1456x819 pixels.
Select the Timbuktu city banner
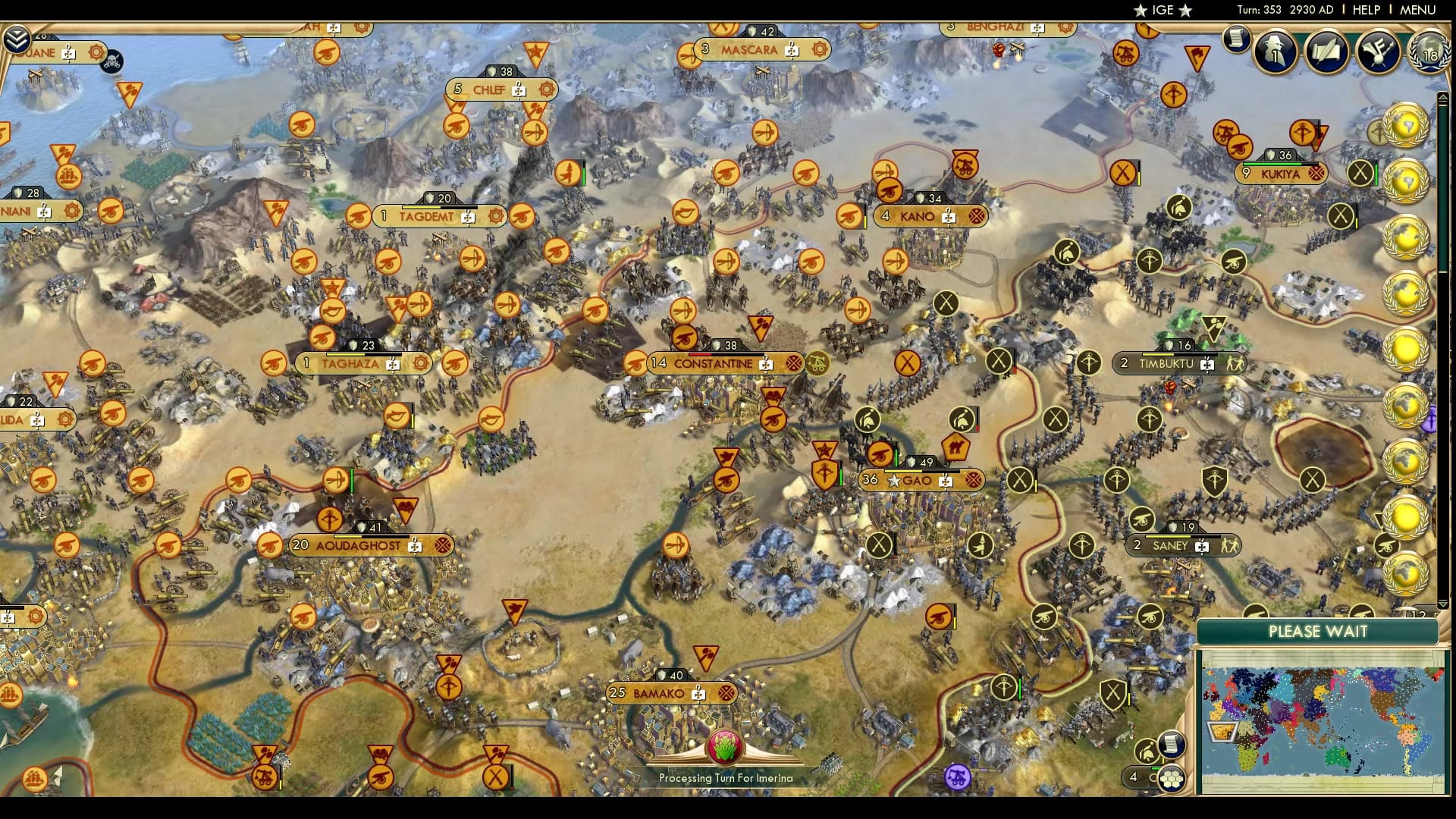[1178, 363]
